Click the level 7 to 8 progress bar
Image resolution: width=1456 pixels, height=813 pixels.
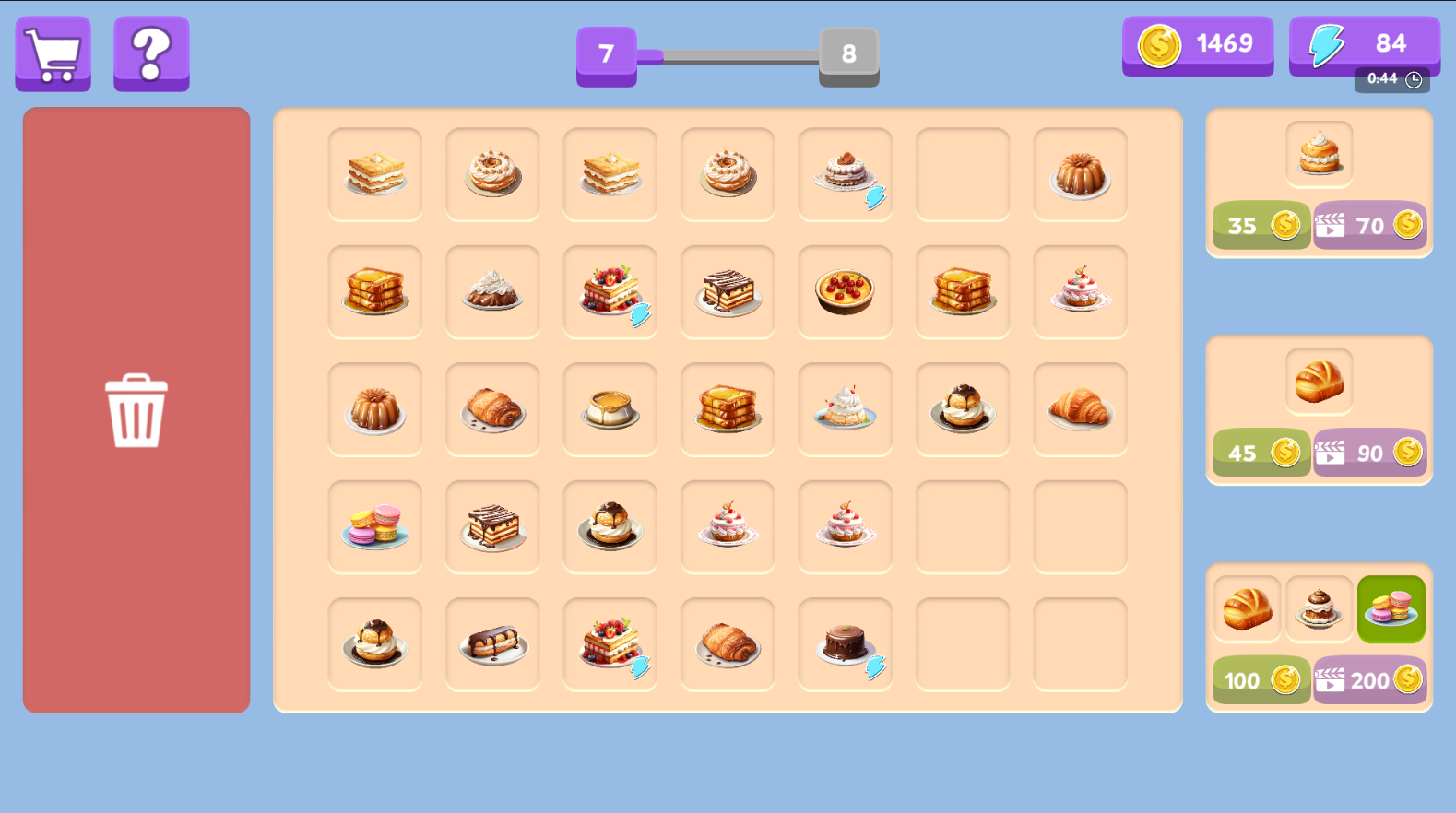click(728, 55)
